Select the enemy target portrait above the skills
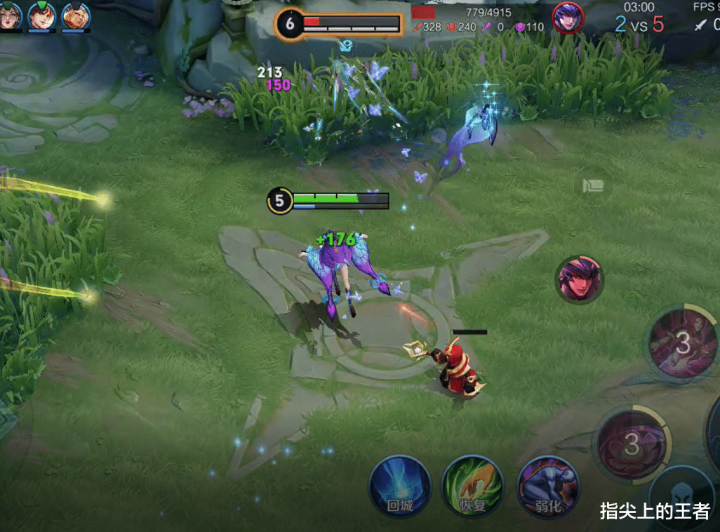Image resolution: width=720 pixels, height=532 pixels. 579,279
